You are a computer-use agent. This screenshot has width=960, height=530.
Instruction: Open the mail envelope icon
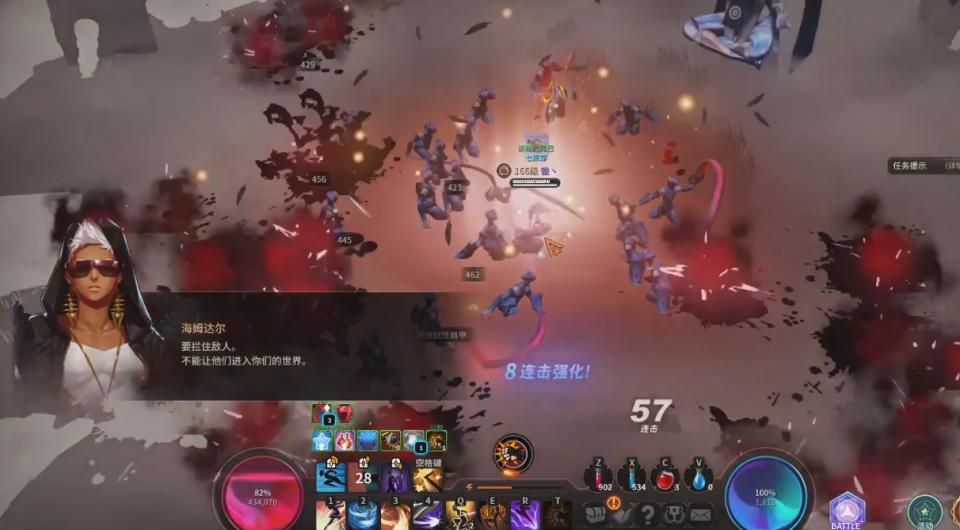coord(699,515)
